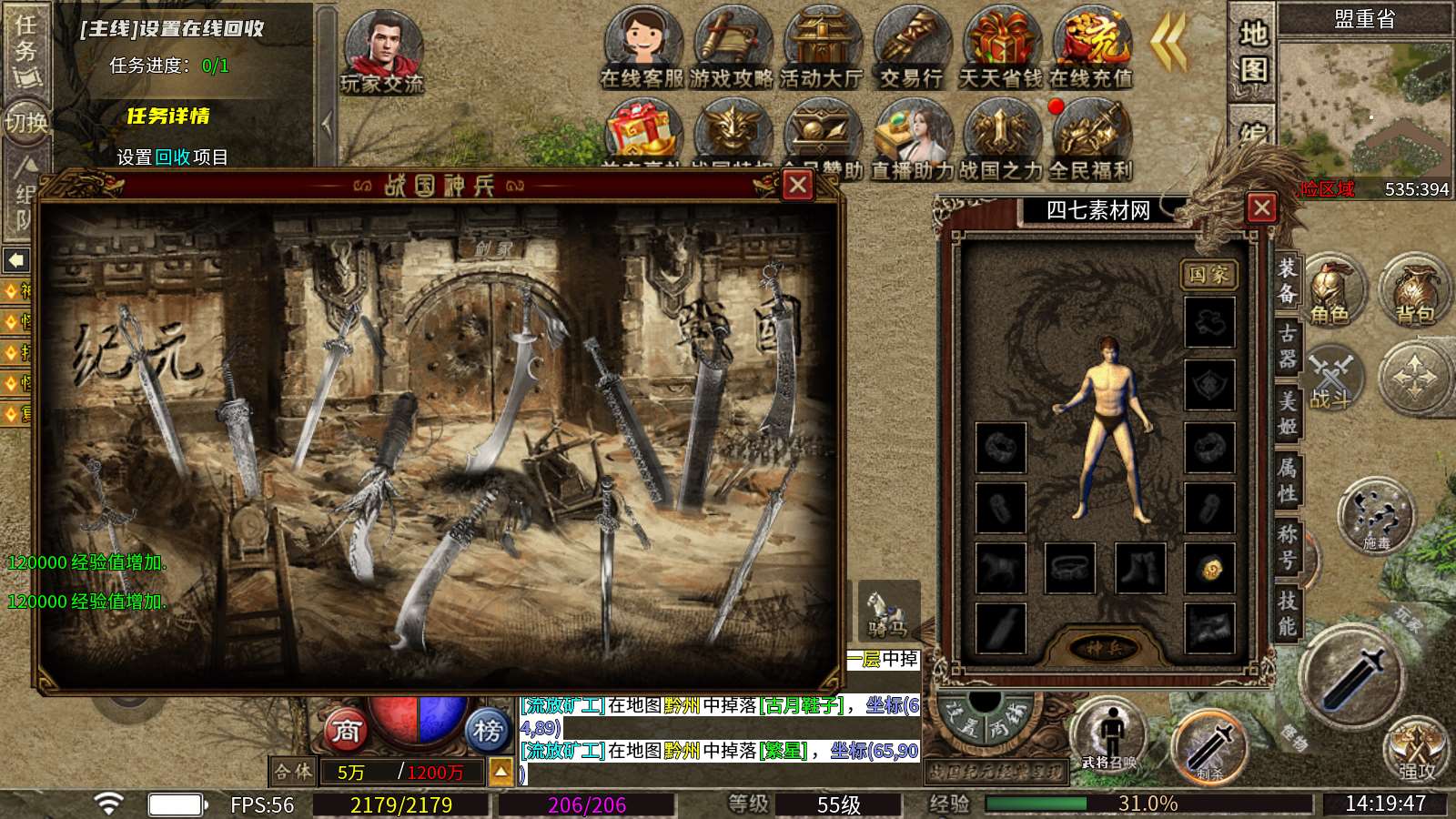The image size is (1456, 819).
Task: Switch to the 技能 skills tab
Action: pyautogui.click(x=1287, y=612)
